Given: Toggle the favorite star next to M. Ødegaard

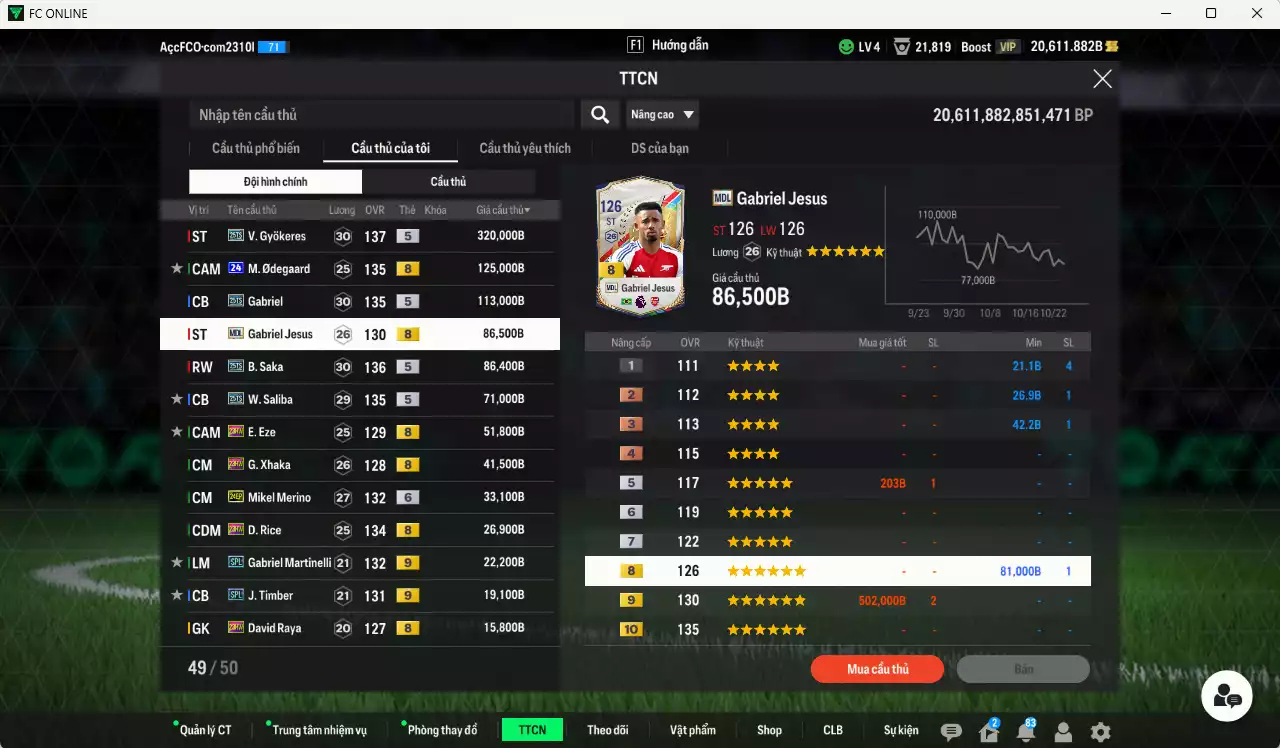Looking at the screenshot, I should click(x=177, y=268).
